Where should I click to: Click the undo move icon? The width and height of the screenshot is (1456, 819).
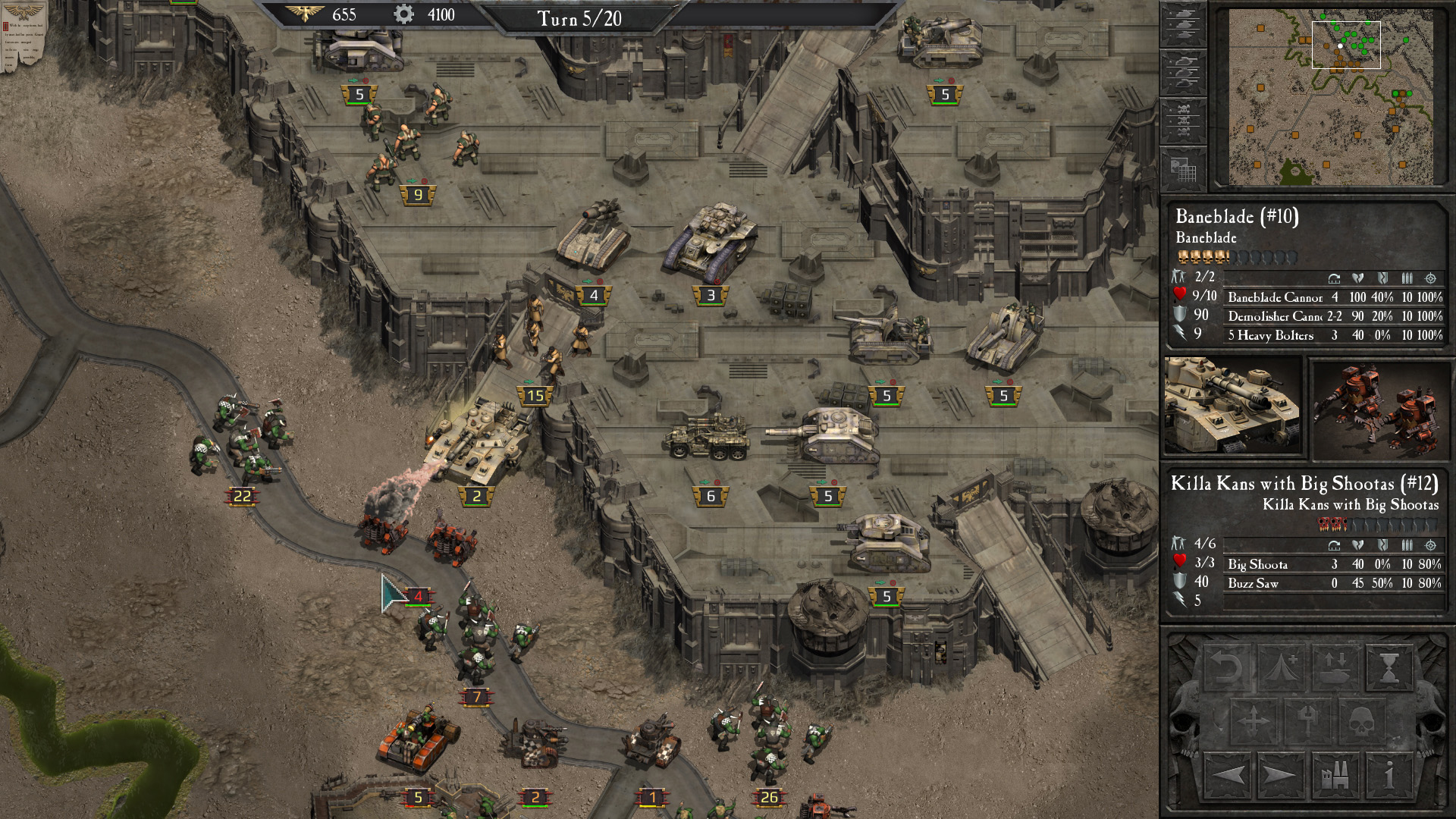tap(1228, 667)
